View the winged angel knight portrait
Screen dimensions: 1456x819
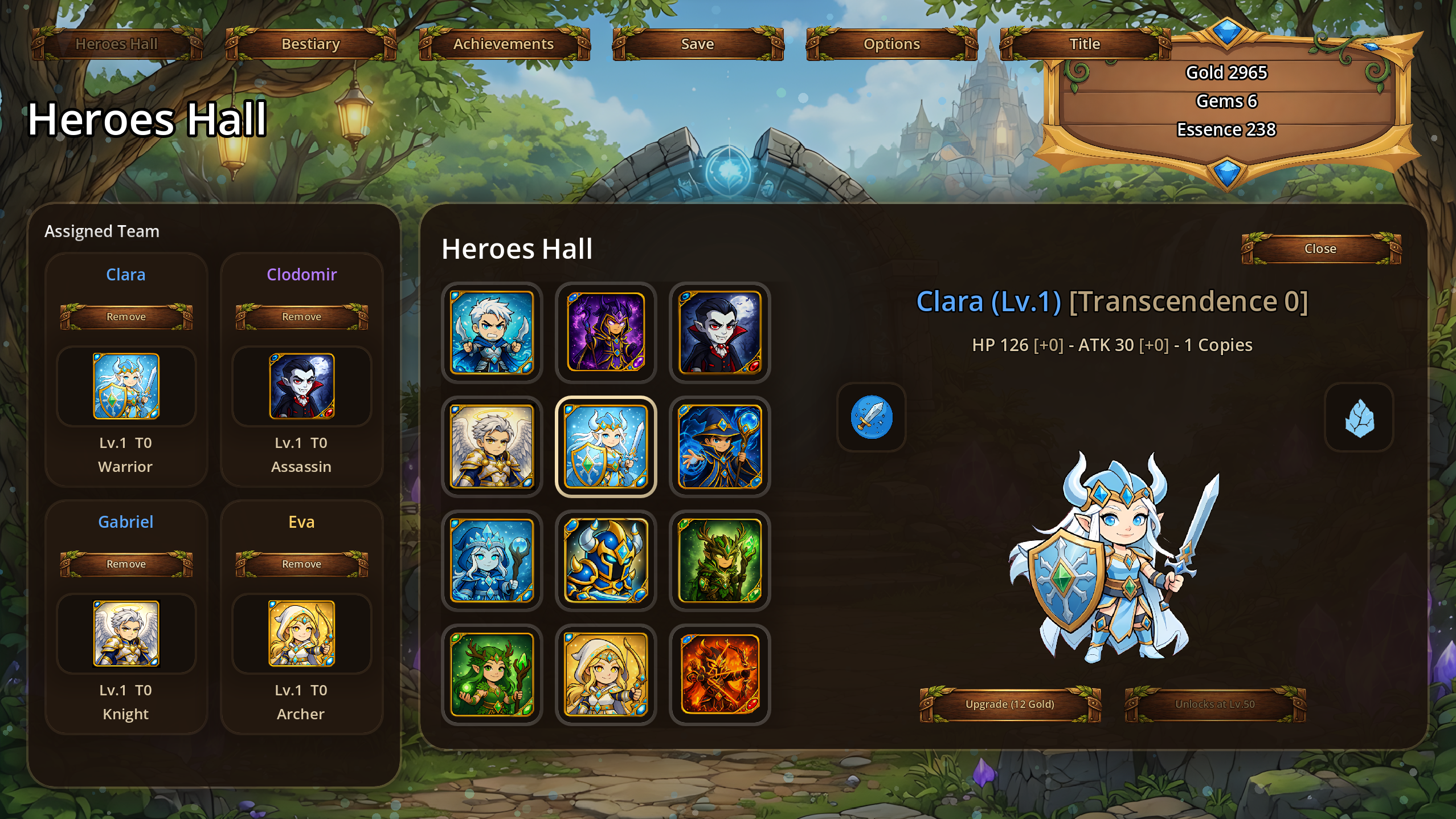pyautogui.click(x=492, y=446)
